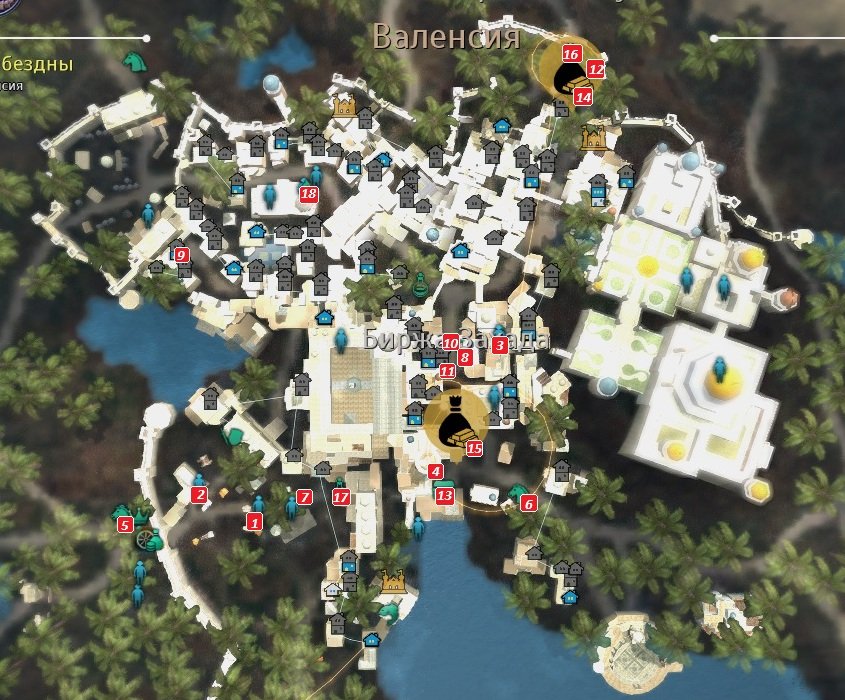Viewport: 845px width, 700px height.
Task: Click marker number 7 on the map
Action: [305, 497]
